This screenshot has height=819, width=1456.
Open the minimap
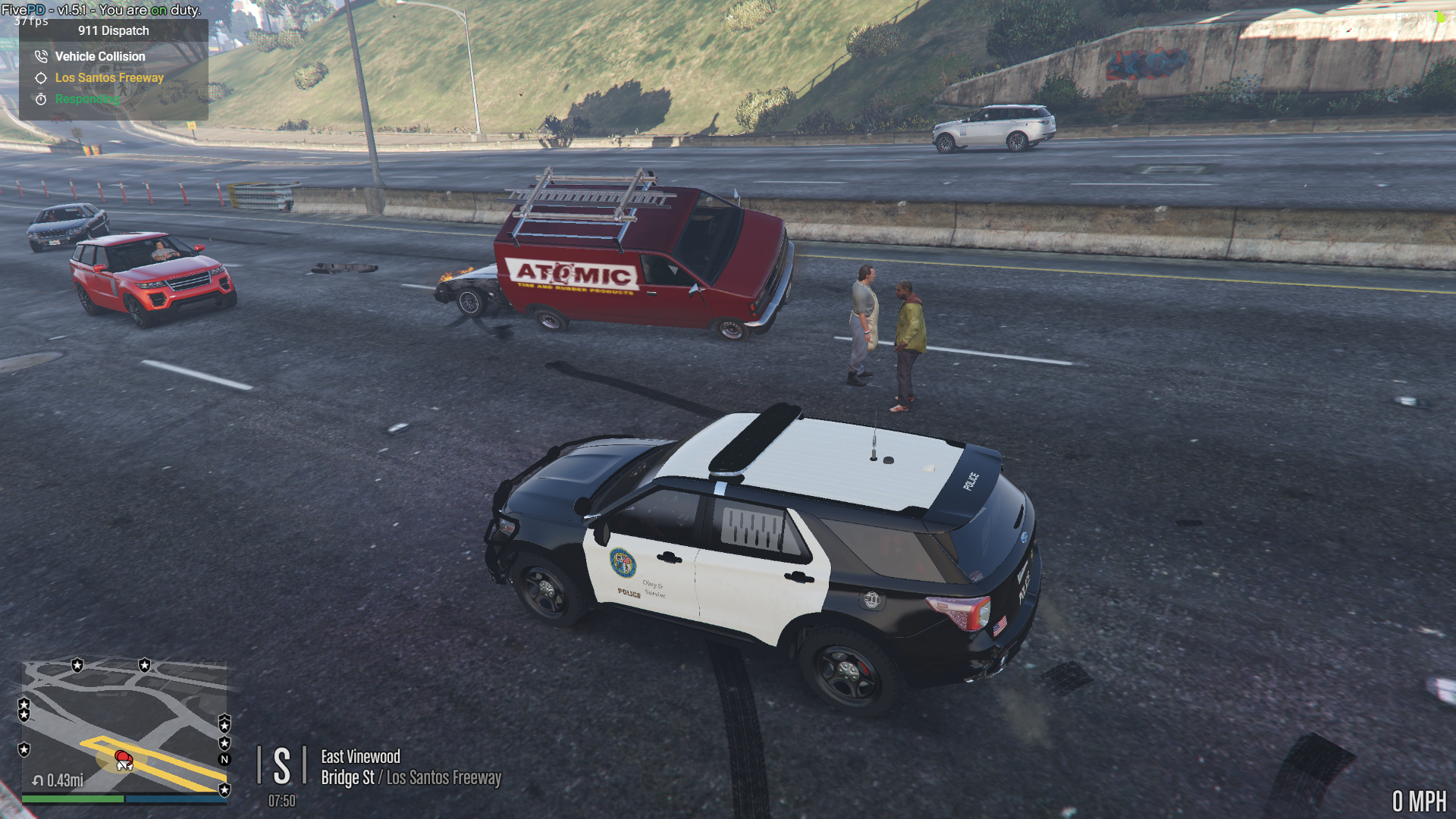(x=124, y=726)
